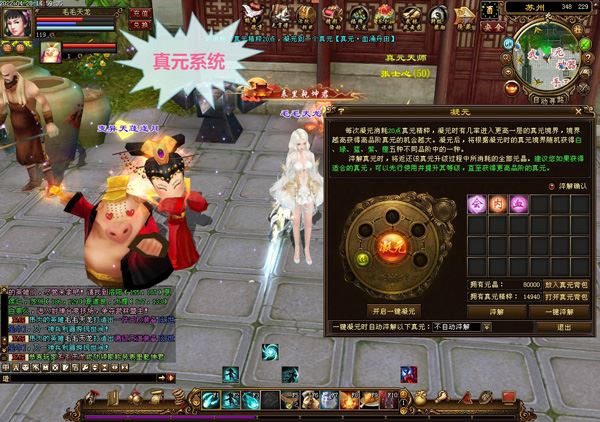Viewport: 600px width, 422px height.
Task: Click the pet portrait below the player frame
Action: pyautogui.click(x=51, y=53)
